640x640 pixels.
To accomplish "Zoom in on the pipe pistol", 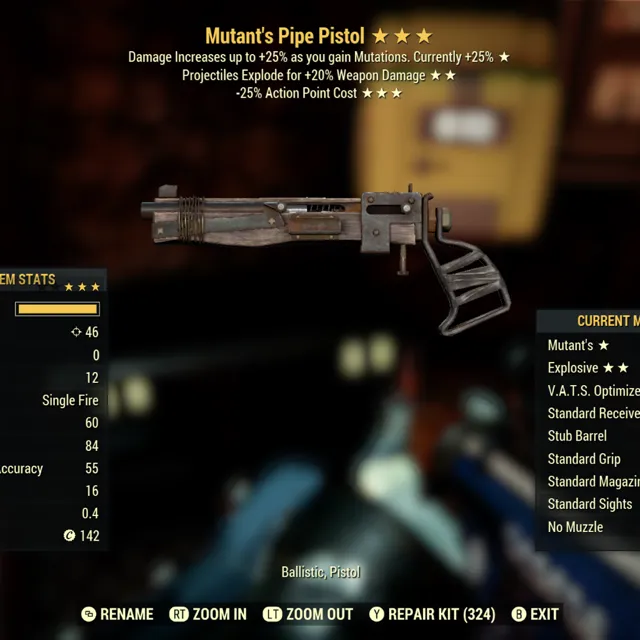I will 208,614.
